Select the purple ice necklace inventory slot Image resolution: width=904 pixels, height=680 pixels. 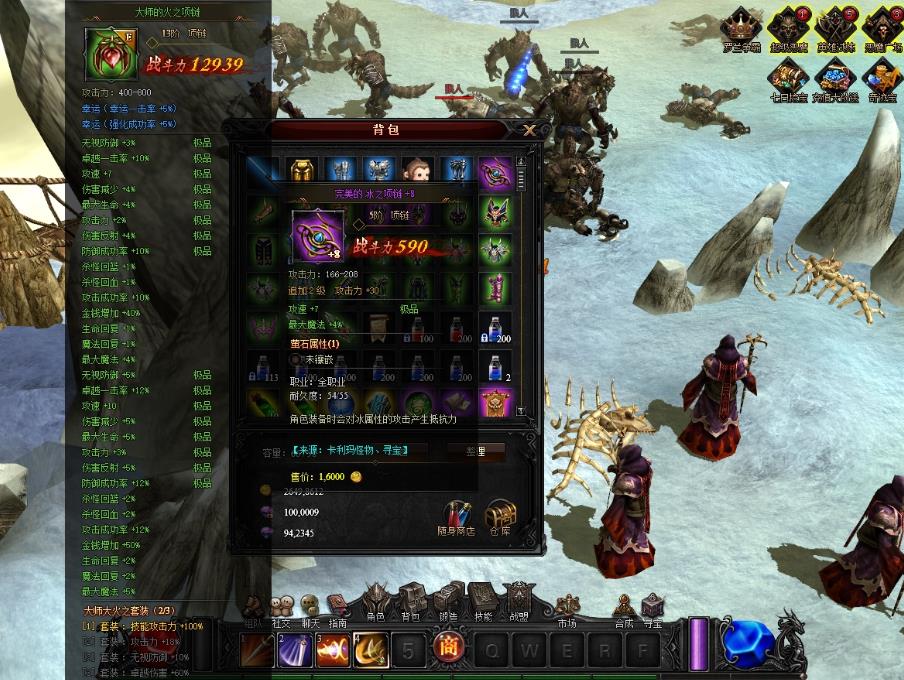(495, 172)
